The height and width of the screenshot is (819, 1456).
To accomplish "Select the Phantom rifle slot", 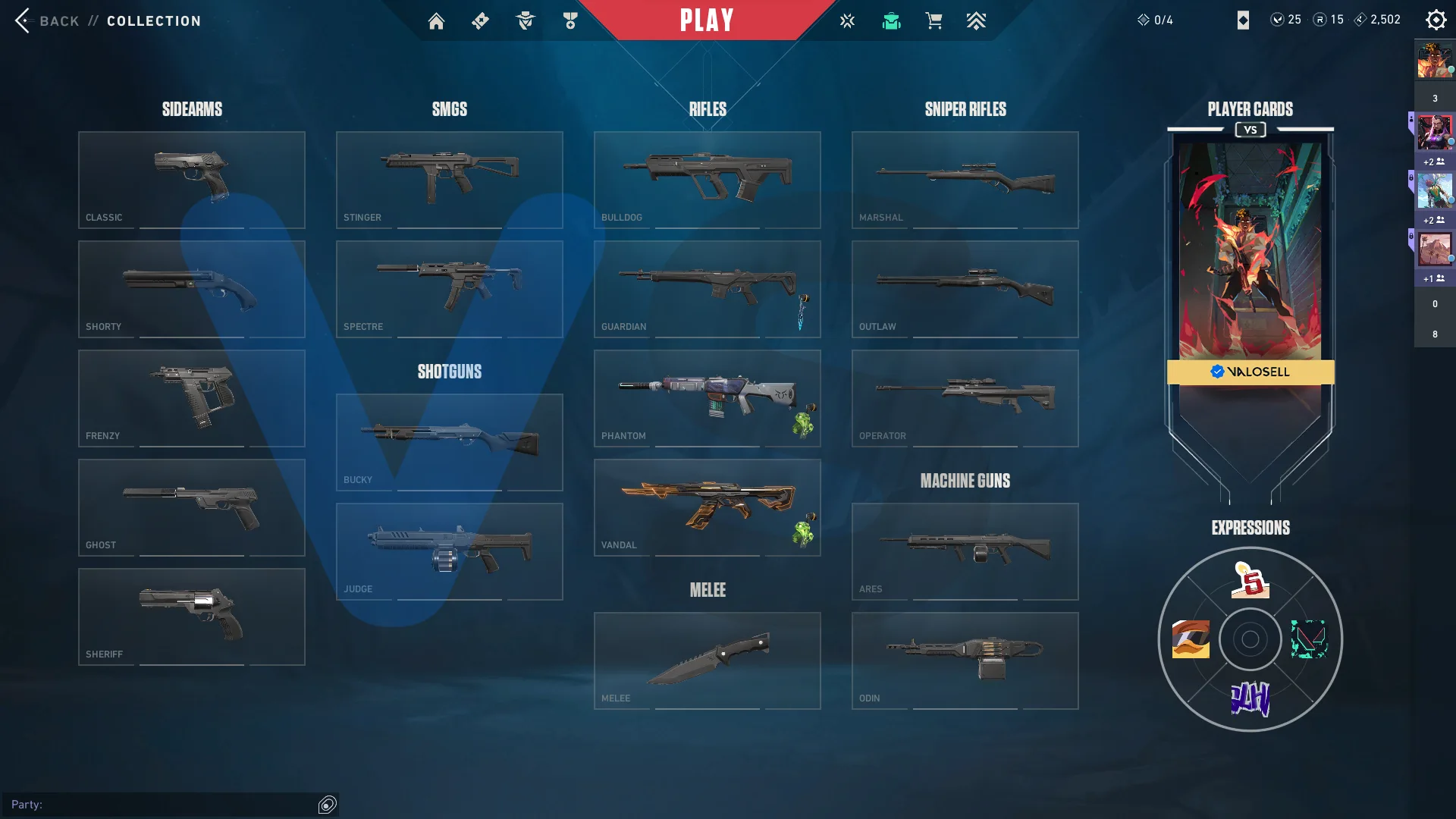I will coord(708,398).
